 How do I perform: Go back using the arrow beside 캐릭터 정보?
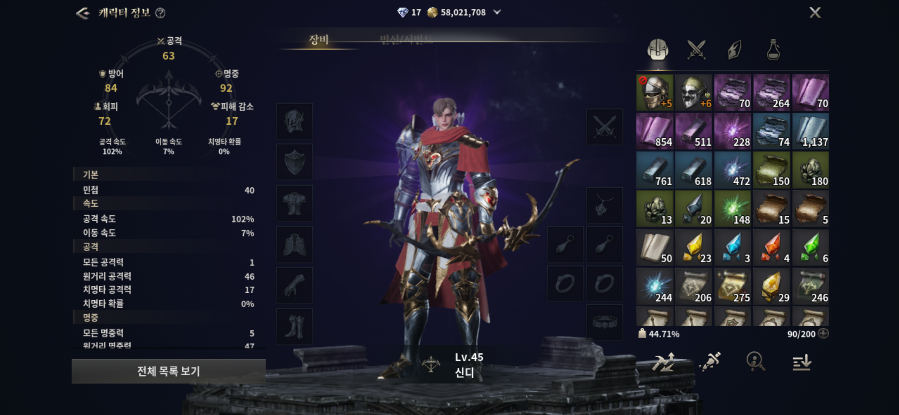point(82,13)
